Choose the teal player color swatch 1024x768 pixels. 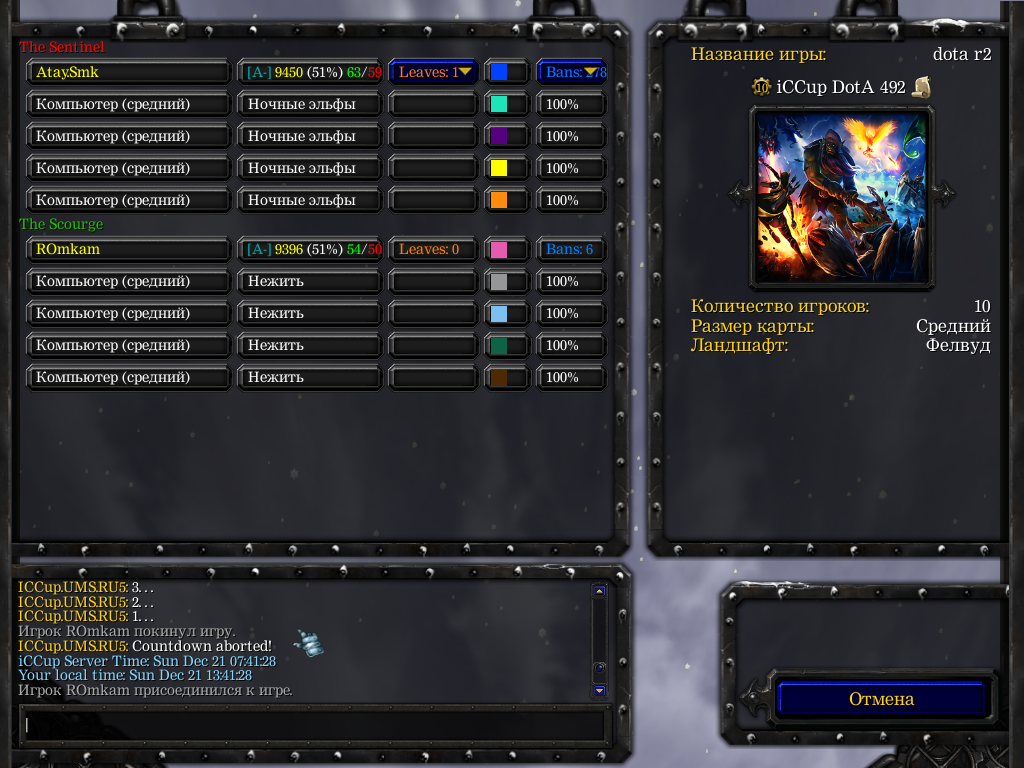tap(499, 104)
